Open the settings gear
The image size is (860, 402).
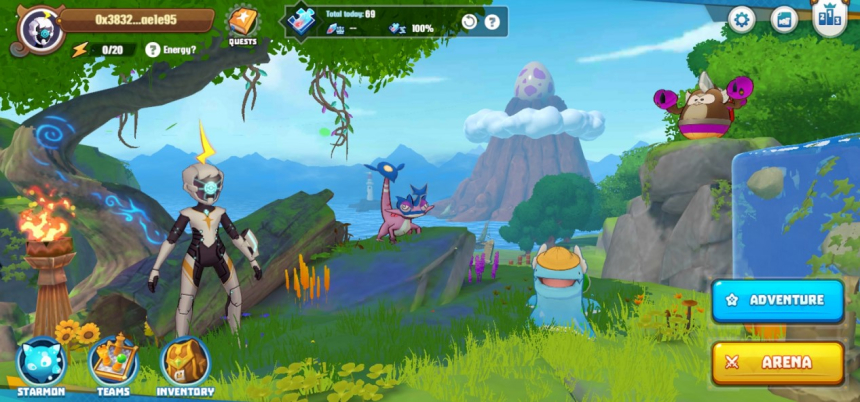741,19
